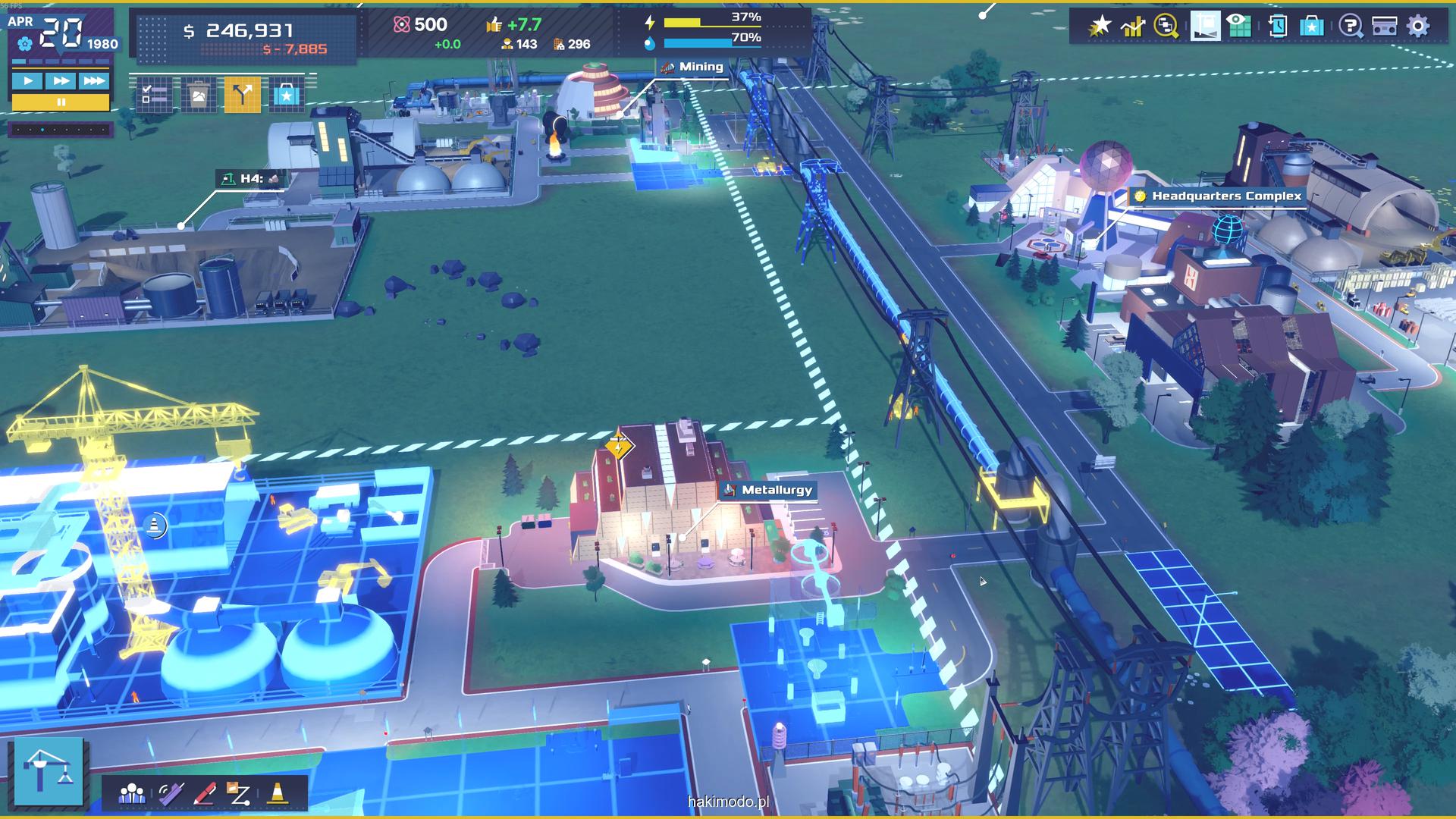This screenshot has height=819, width=1456.
Task: Open the question mark help search
Action: (1349, 26)
